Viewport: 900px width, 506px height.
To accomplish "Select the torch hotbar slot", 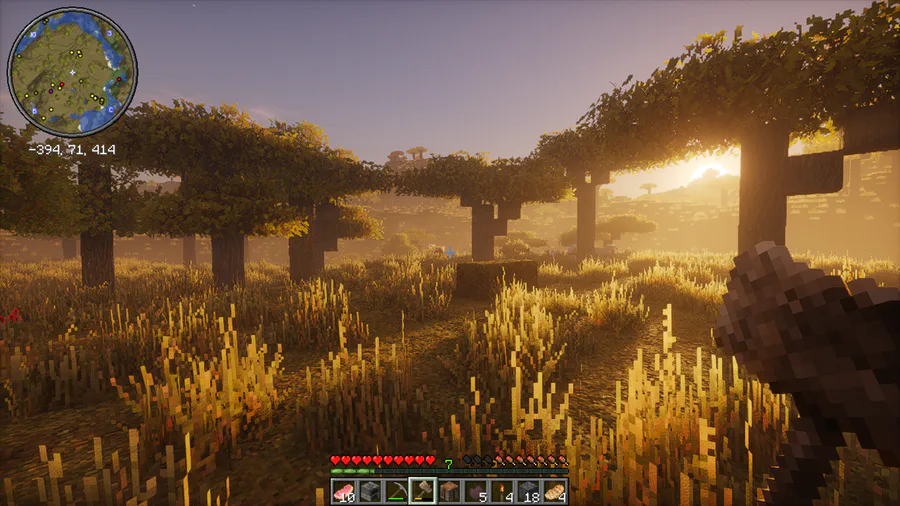I will click(x=501, y=491).
